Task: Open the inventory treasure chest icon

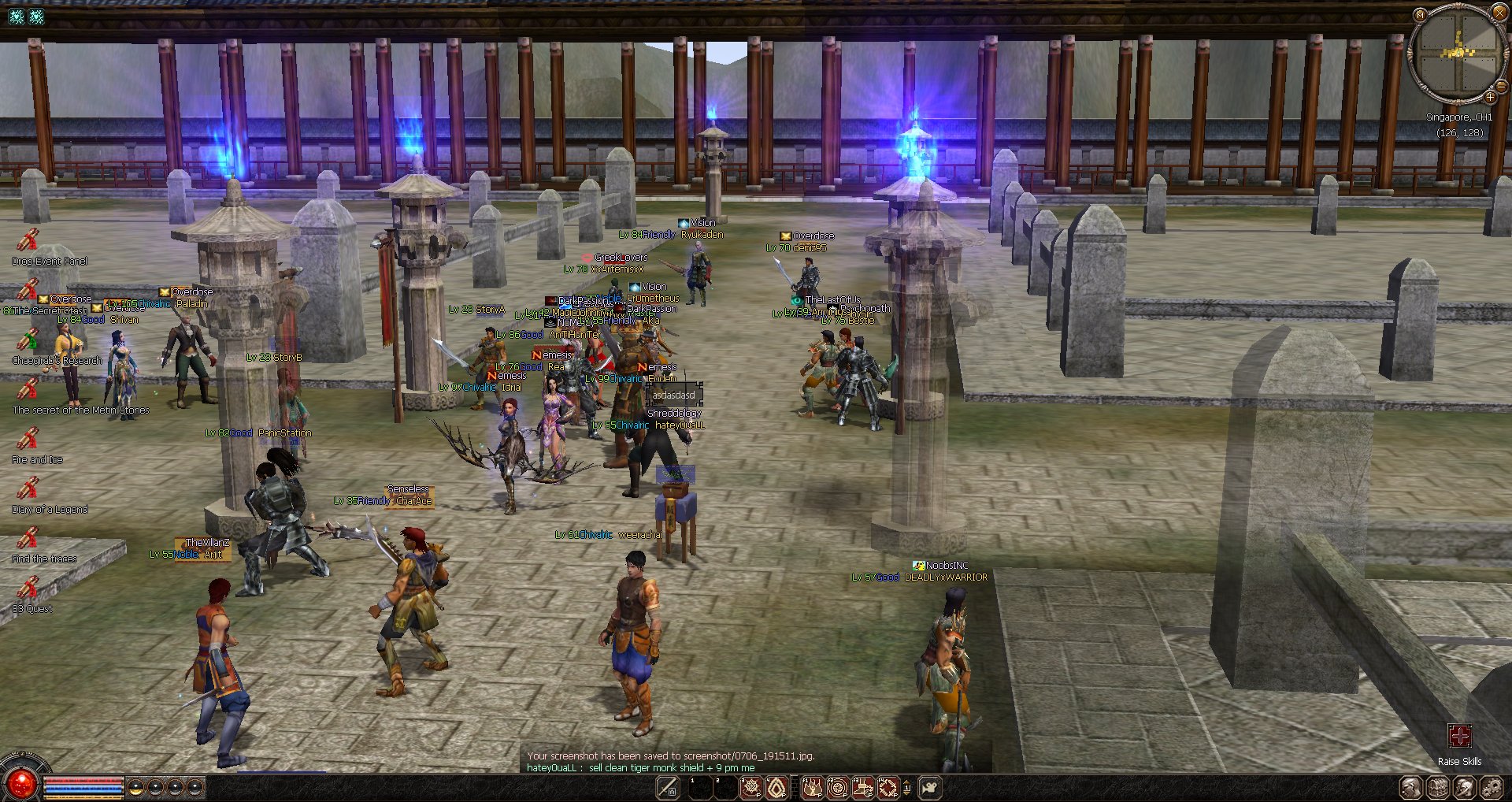Action: pyautogui.click(x=1438, y=787)
